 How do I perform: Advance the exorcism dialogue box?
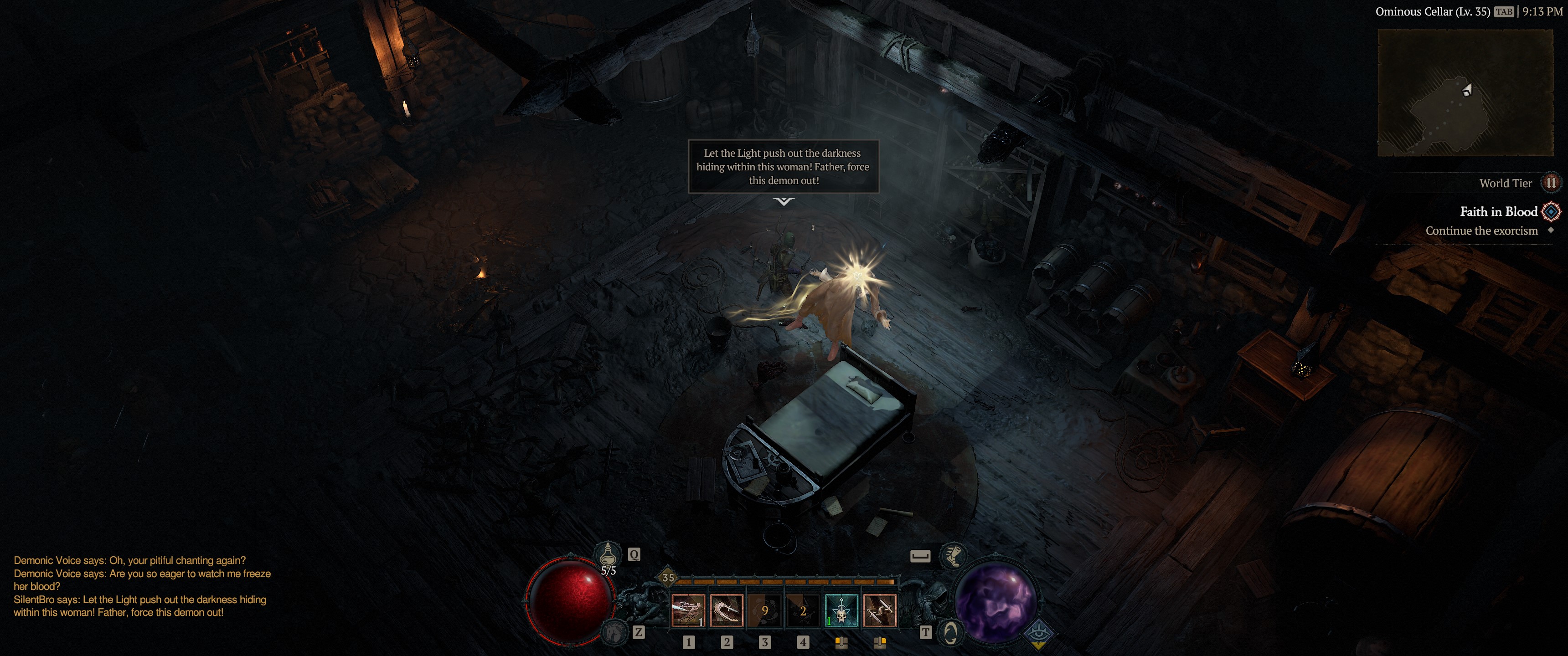pyautogui.click(x=784, y=167)
